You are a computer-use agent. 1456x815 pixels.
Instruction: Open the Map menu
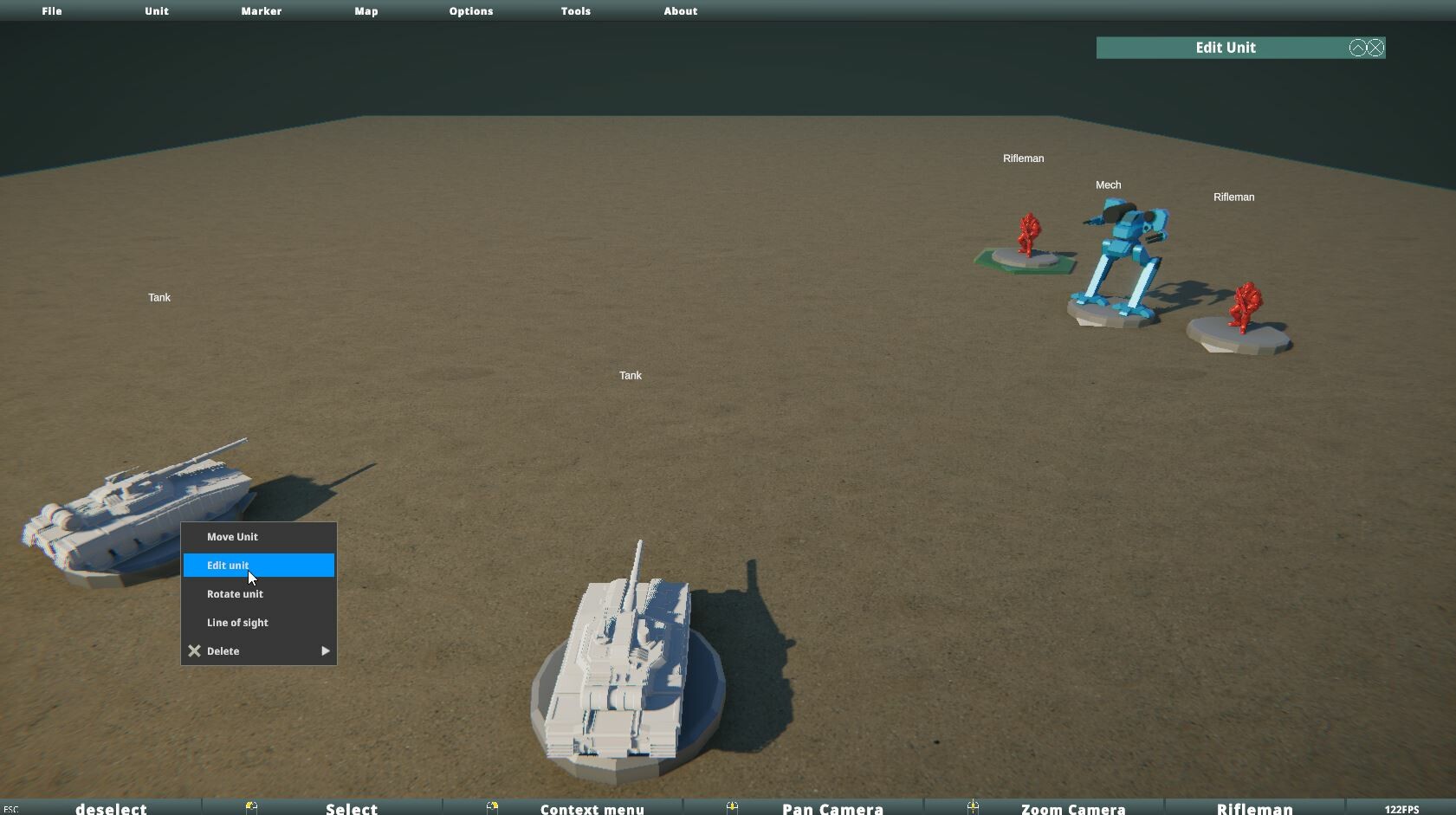(366, 11)
